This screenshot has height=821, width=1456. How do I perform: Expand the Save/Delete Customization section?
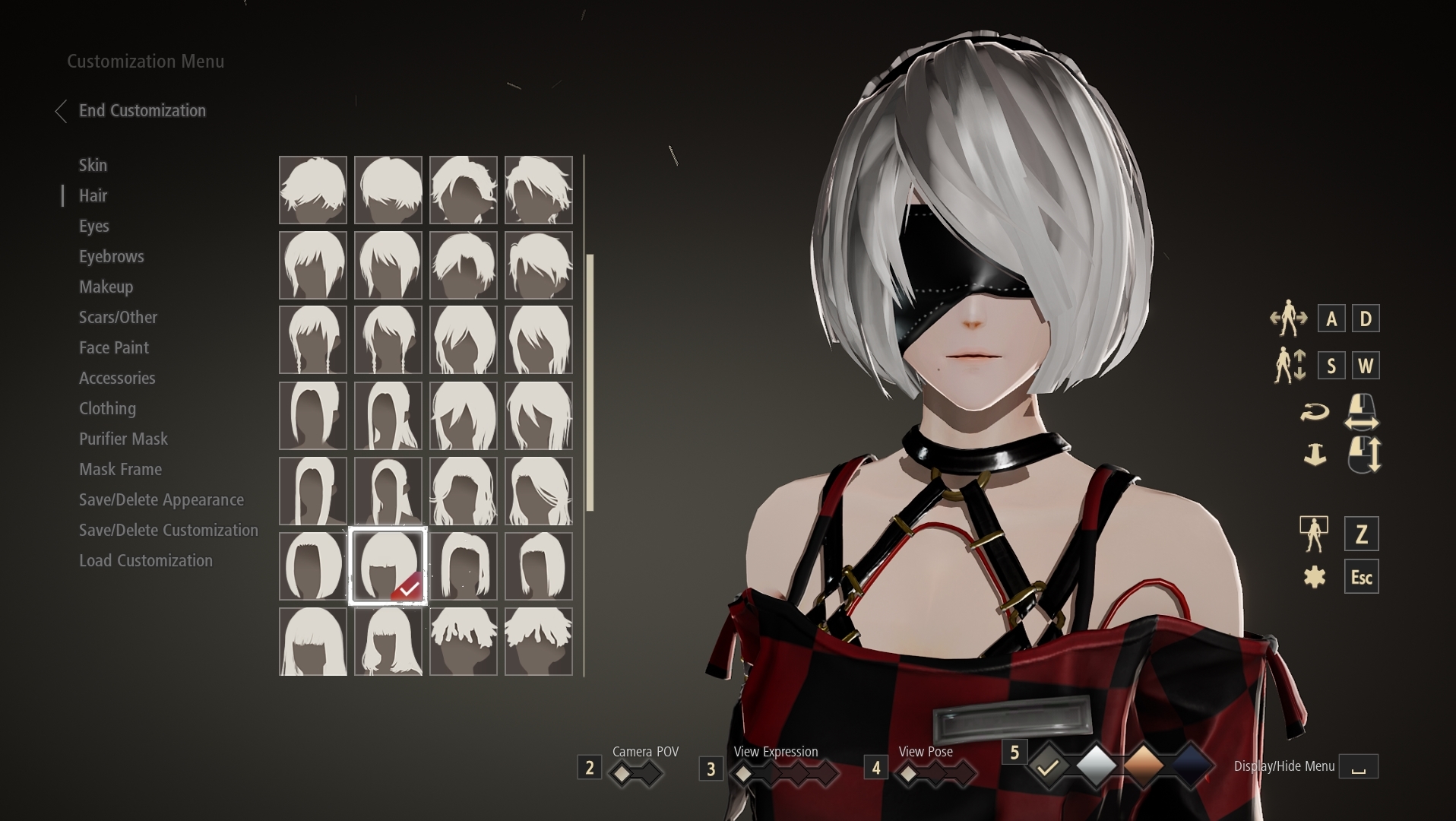click(x=169, y=530)
